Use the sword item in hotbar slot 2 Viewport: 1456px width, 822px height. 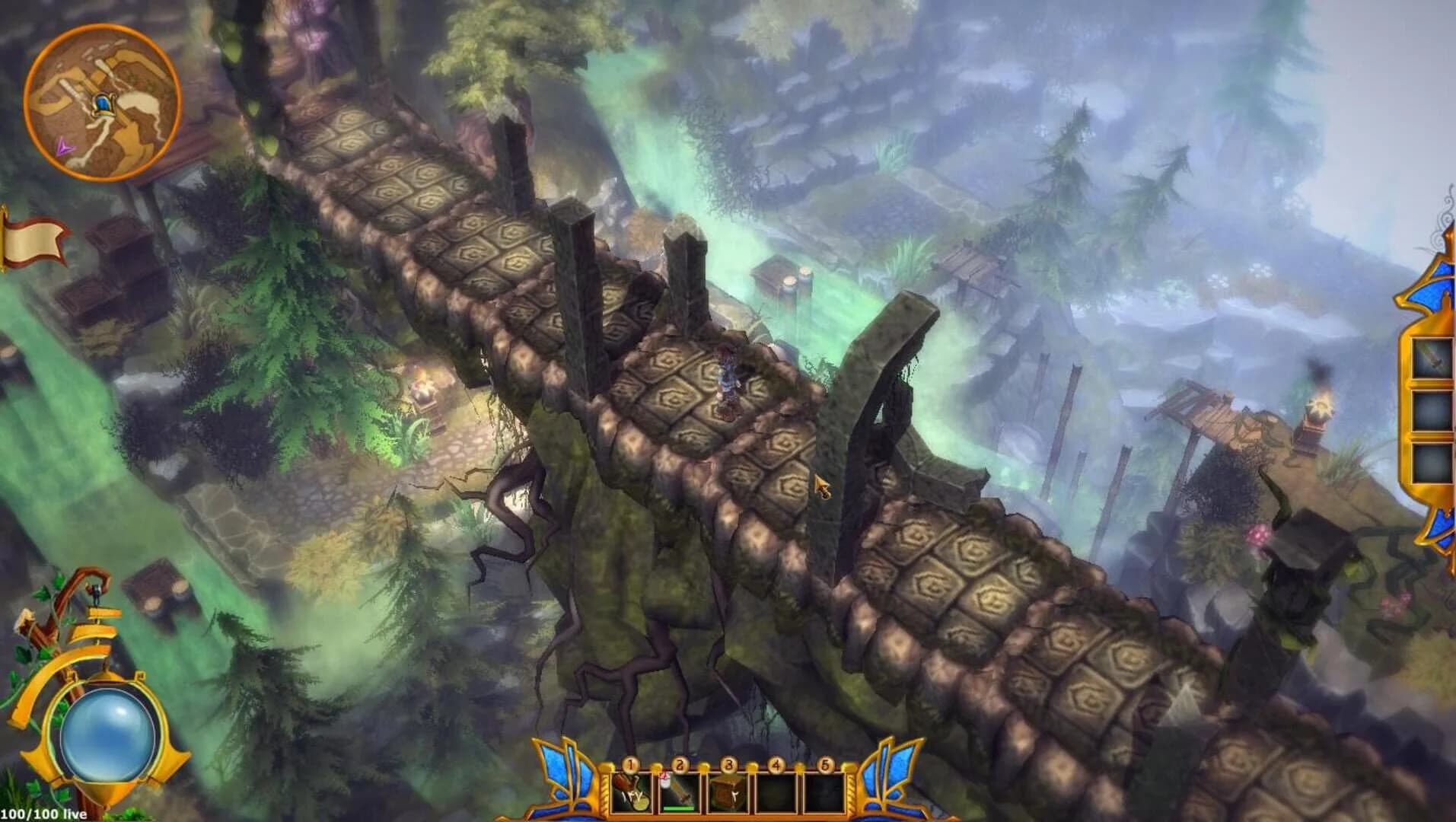(677, 792)
